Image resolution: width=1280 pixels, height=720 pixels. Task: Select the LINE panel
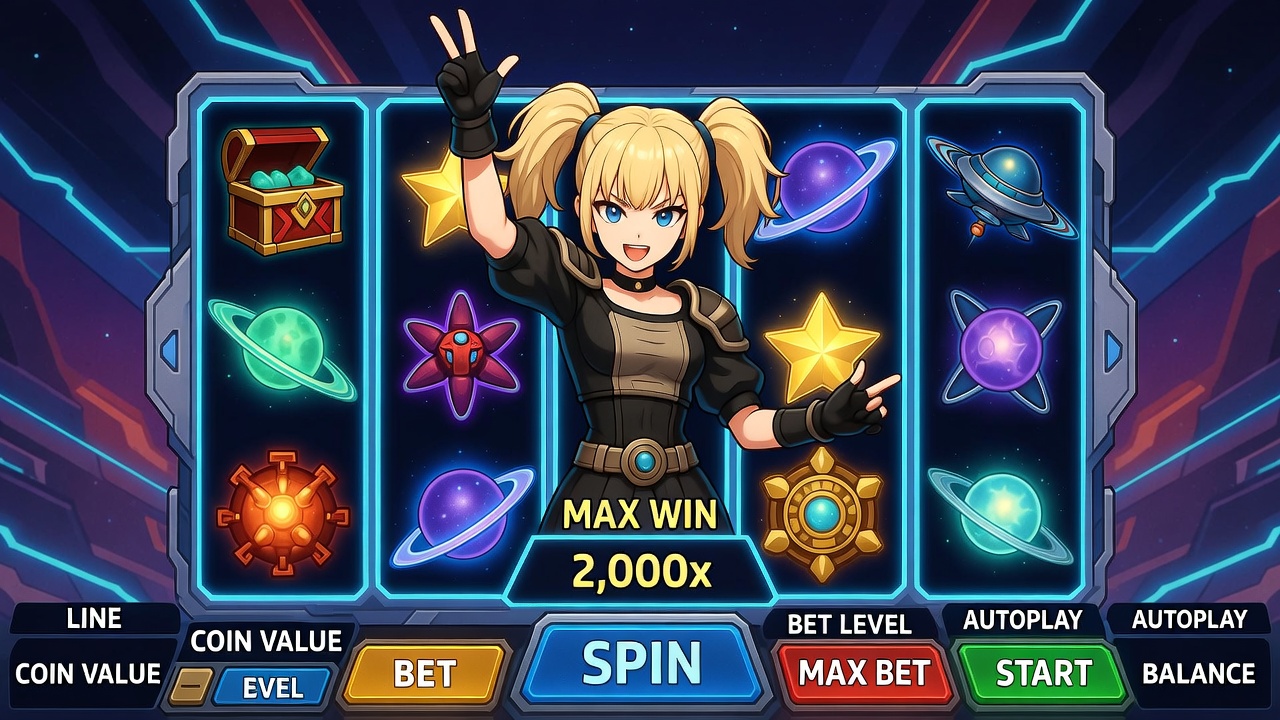coord(94,619)
